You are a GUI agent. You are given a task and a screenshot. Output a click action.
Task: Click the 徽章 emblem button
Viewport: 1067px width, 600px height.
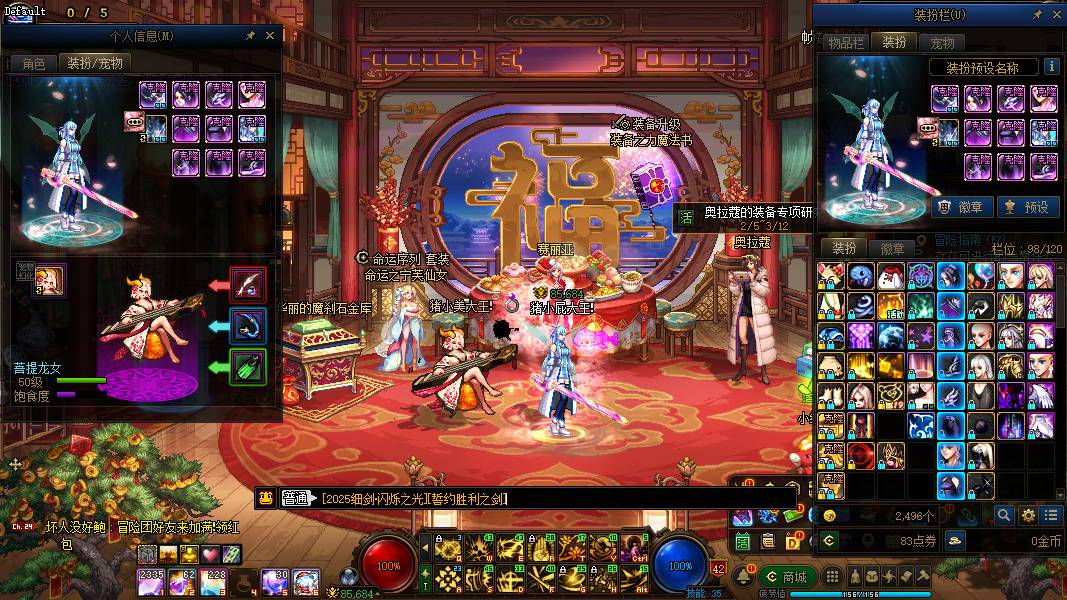pos(963,207)
